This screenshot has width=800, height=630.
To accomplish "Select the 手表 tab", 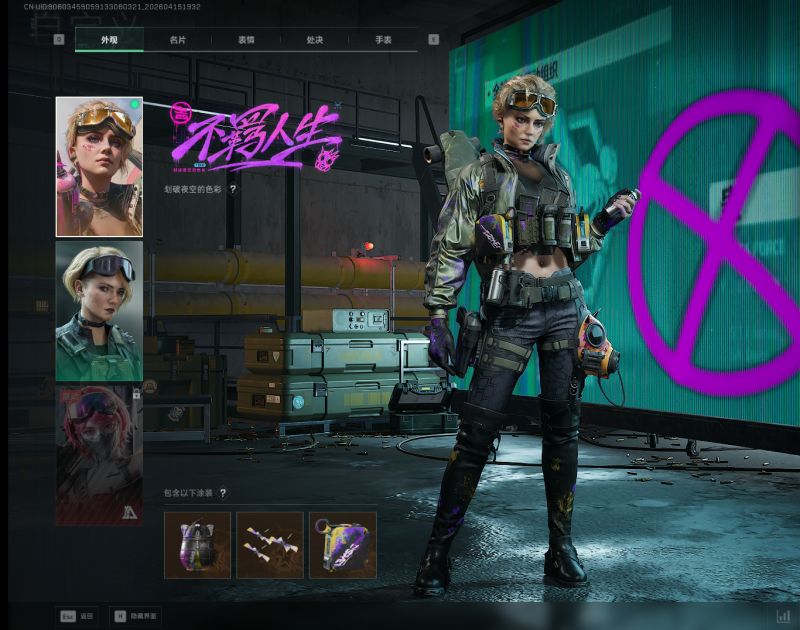I will (383, 40).
